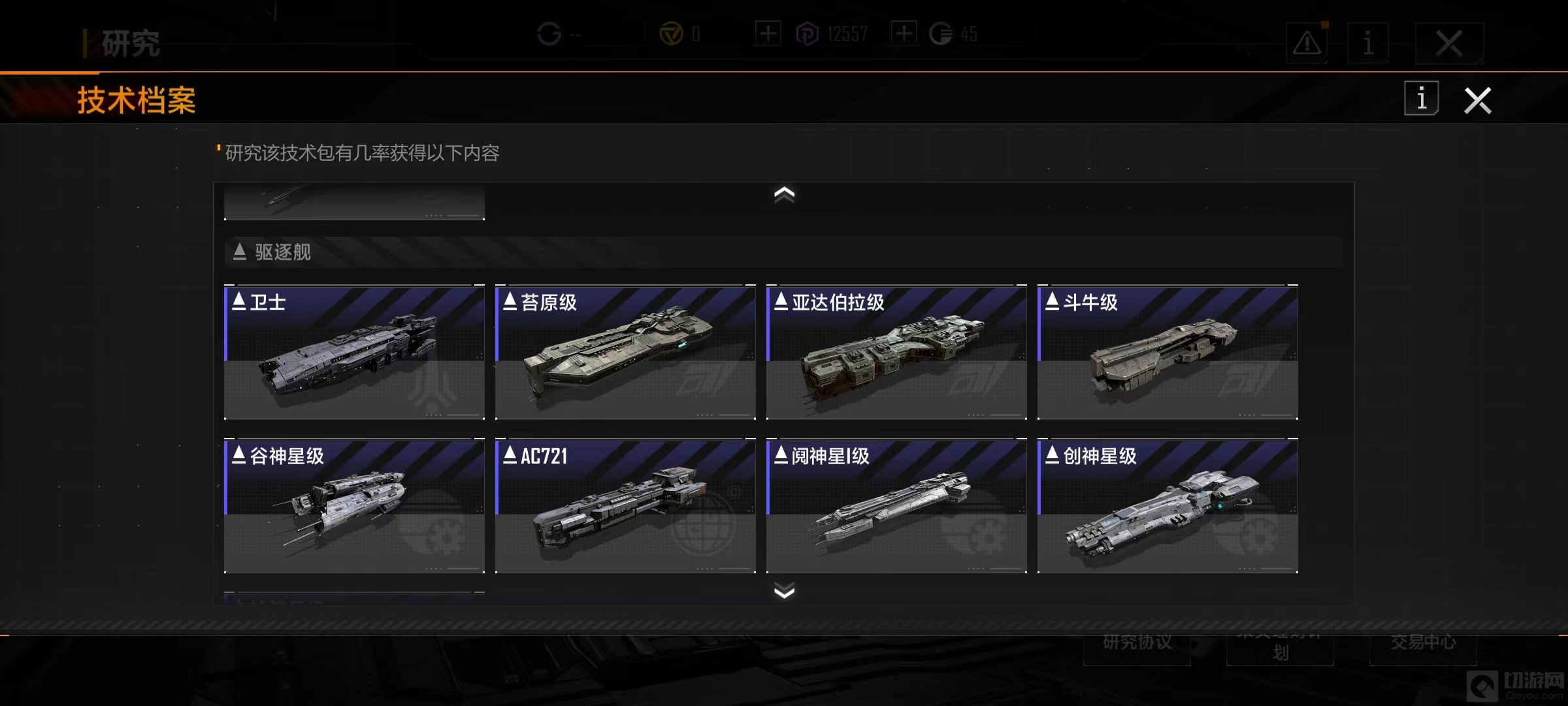Pick the 斗牛级 ship card

[1168, 352]
